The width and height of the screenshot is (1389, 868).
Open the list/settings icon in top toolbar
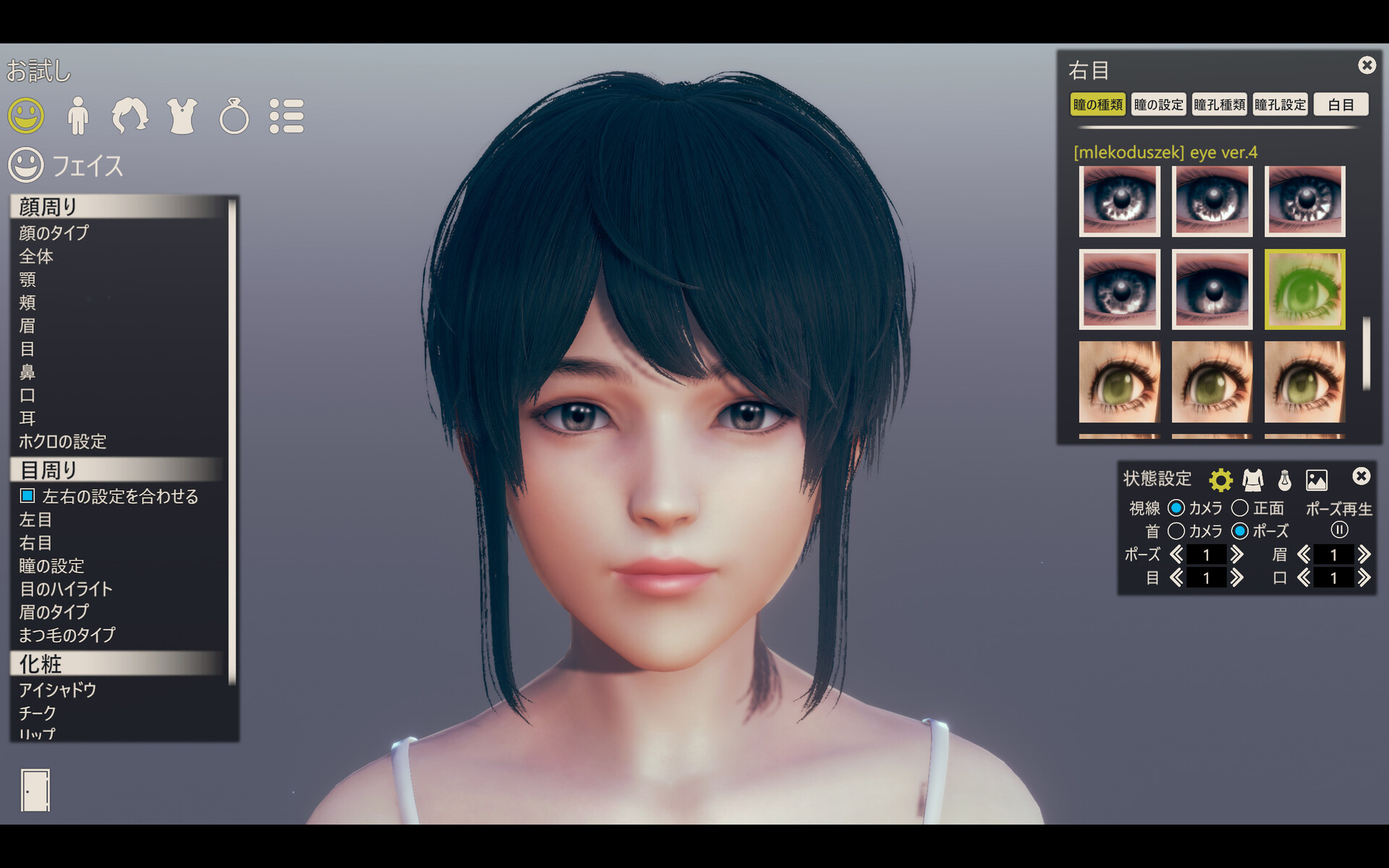tap(287, 114)
